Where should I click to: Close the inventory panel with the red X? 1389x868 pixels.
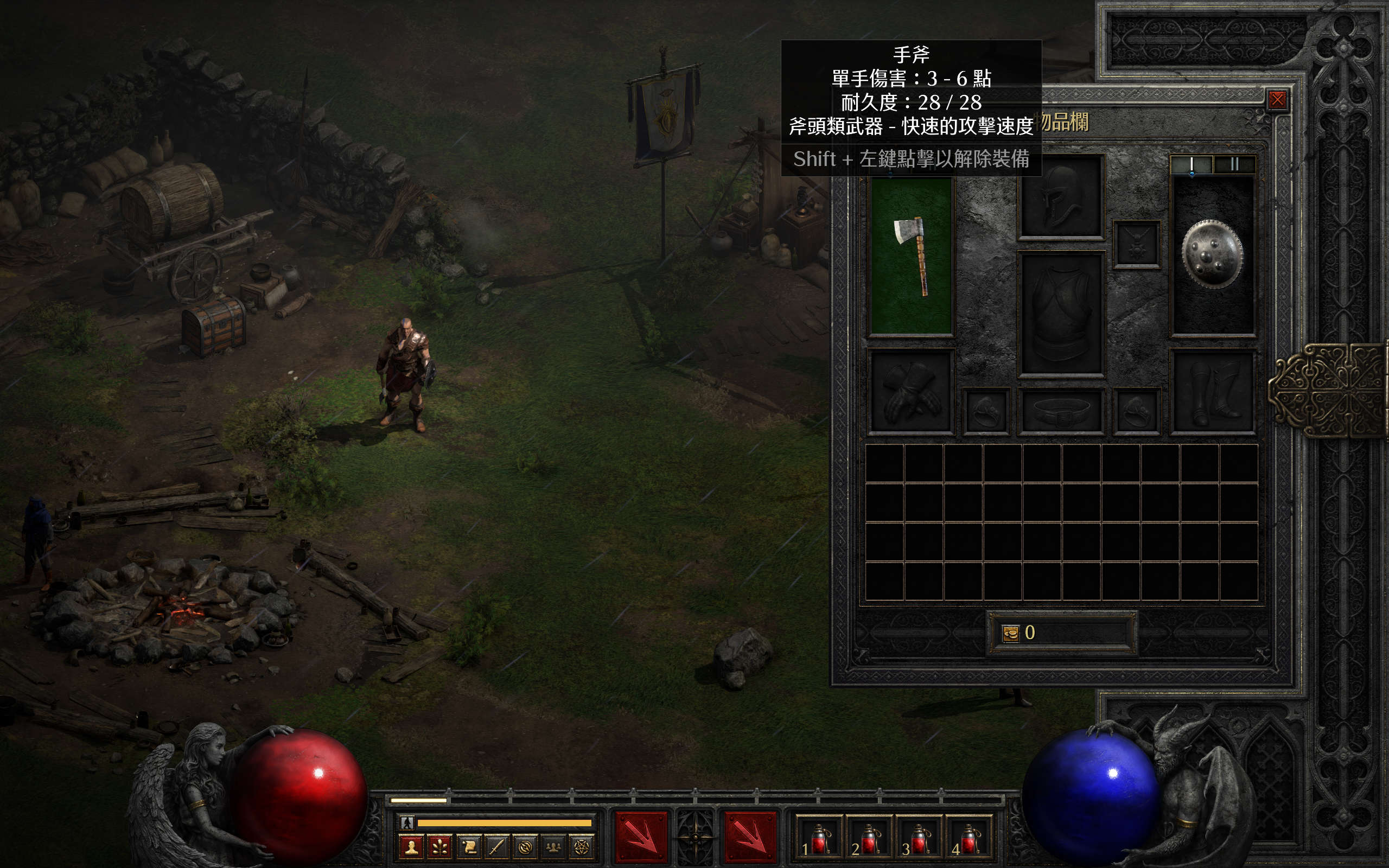pyautogui.click(x=1277, y=100)
